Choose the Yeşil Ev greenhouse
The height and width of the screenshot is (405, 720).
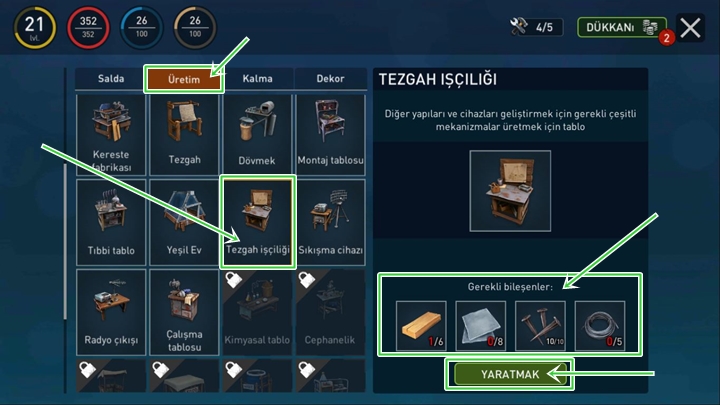tap(184, 220)
